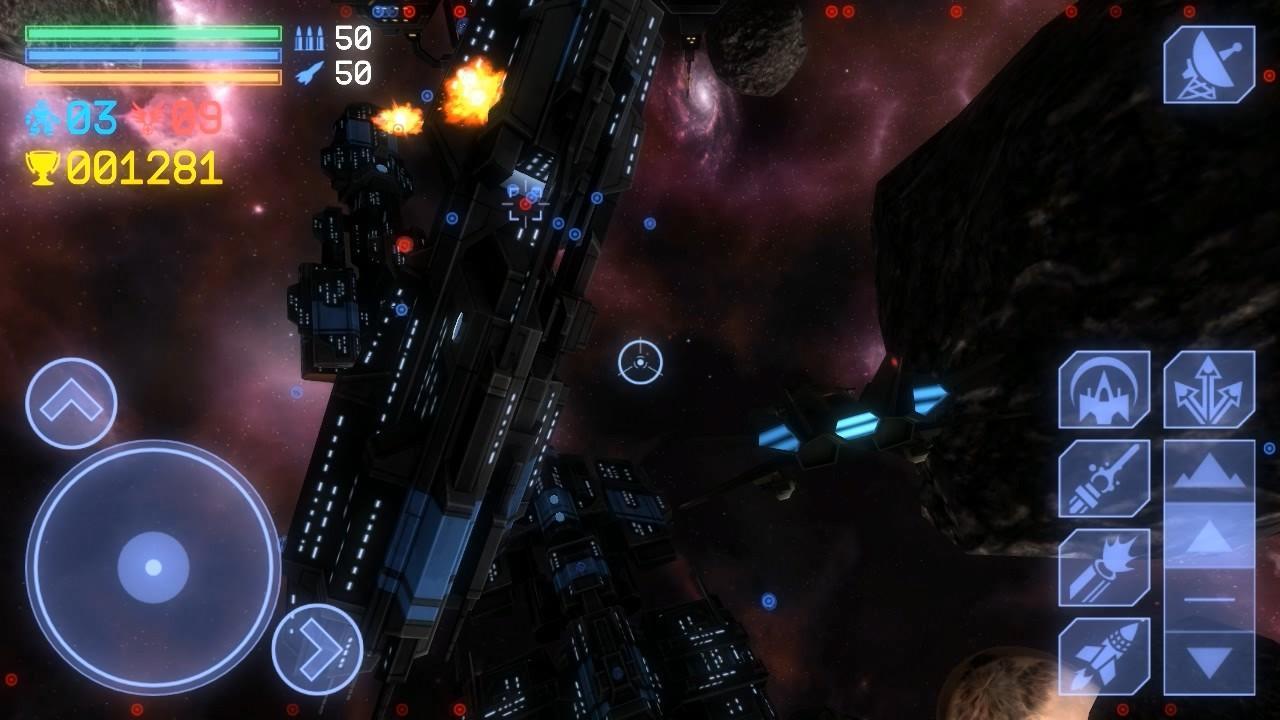Image resolution: width=1280 pixels, height=720 pixels.
Task: Activate the ship shield ability
Action: click(1104, 389)
